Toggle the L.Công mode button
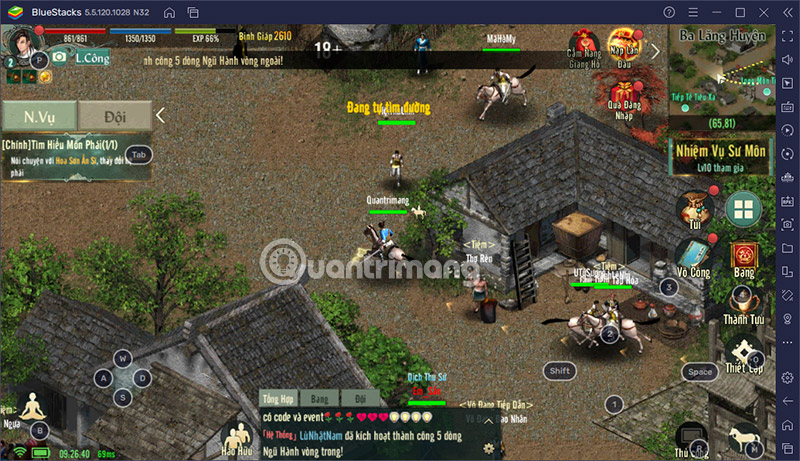800x461 pixels. 85,59
